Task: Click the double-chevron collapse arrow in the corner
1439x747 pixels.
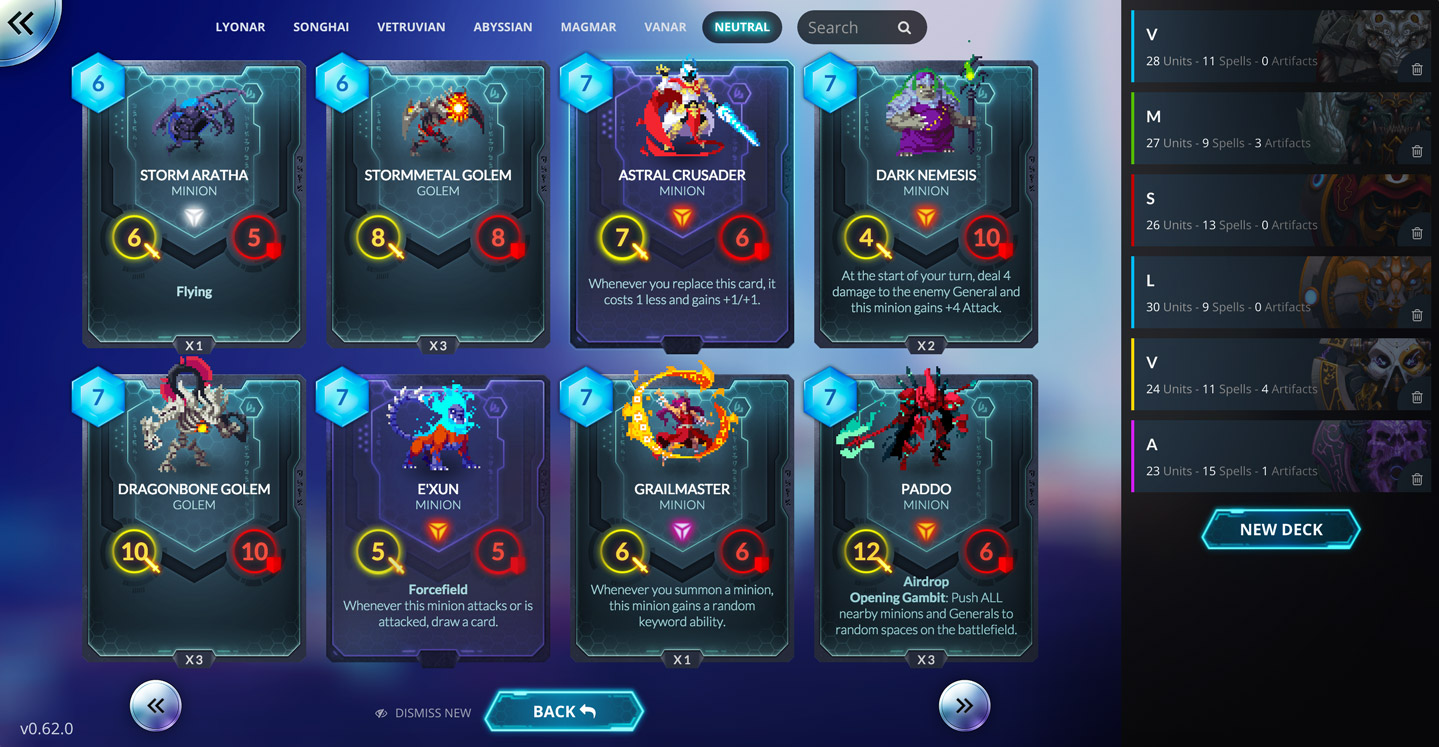Action: [22, 23]
